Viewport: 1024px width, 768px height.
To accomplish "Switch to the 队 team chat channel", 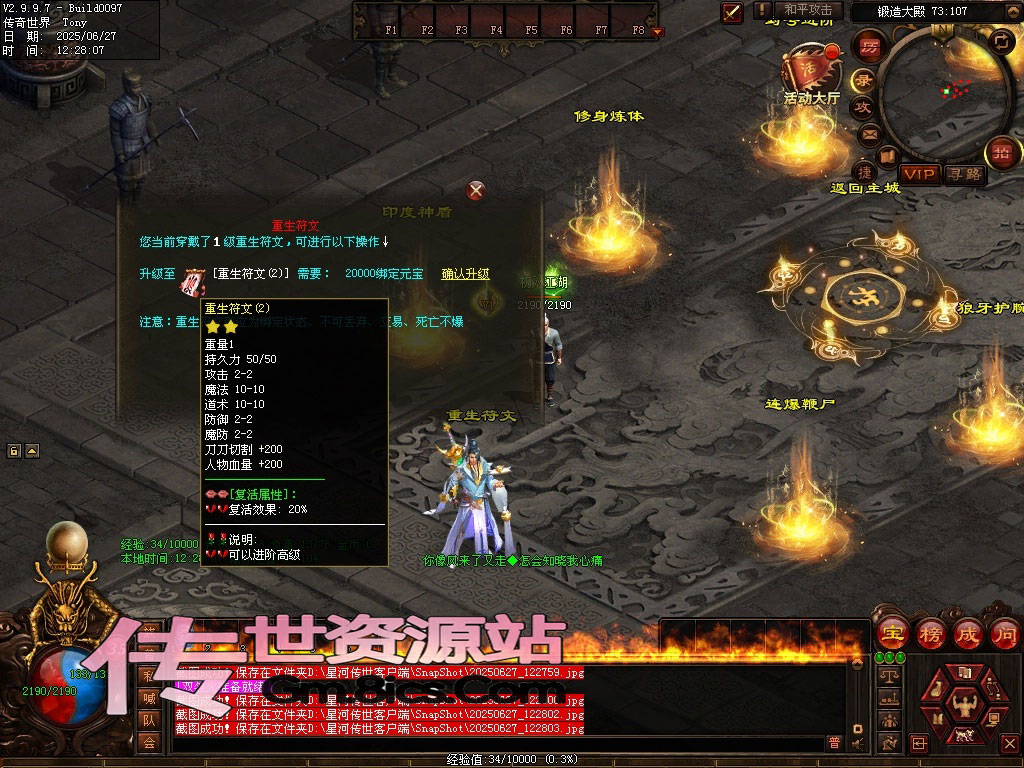I will pos(148,720).
